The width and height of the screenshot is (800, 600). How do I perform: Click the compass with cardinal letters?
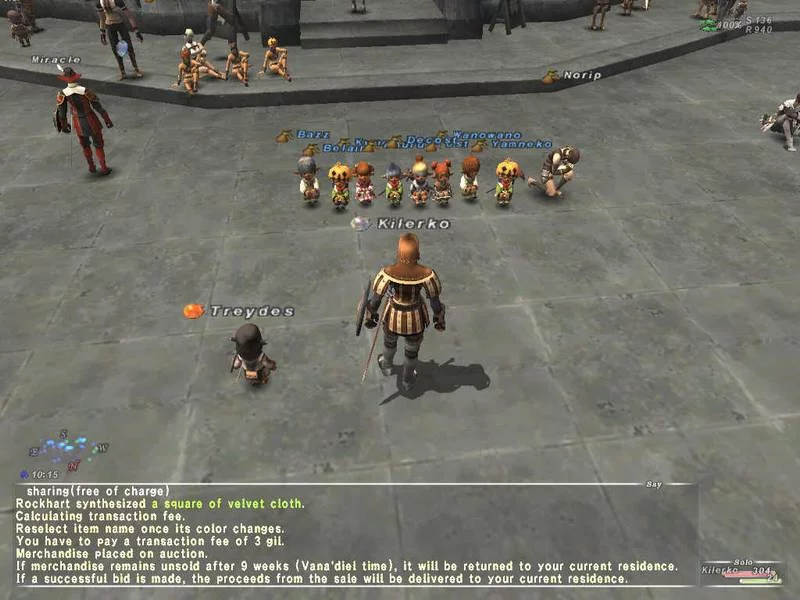pyautogui.click(x=70, y=451)
